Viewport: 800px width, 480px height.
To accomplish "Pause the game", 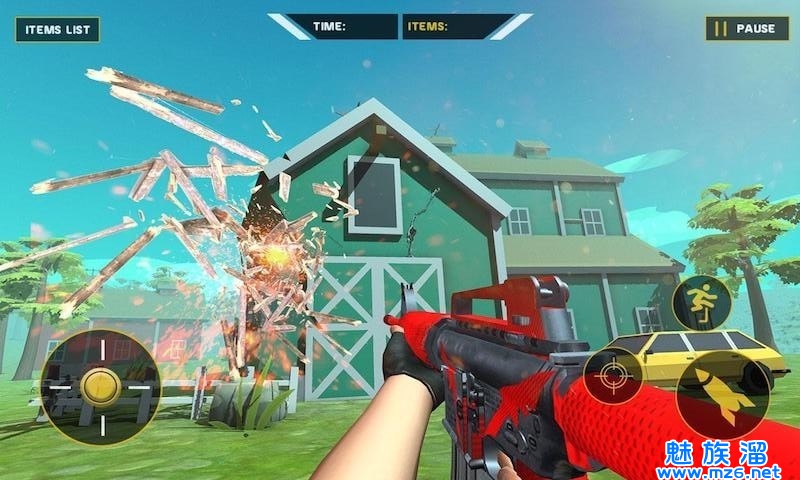I will pyautogui.click(x=746, y=29).
